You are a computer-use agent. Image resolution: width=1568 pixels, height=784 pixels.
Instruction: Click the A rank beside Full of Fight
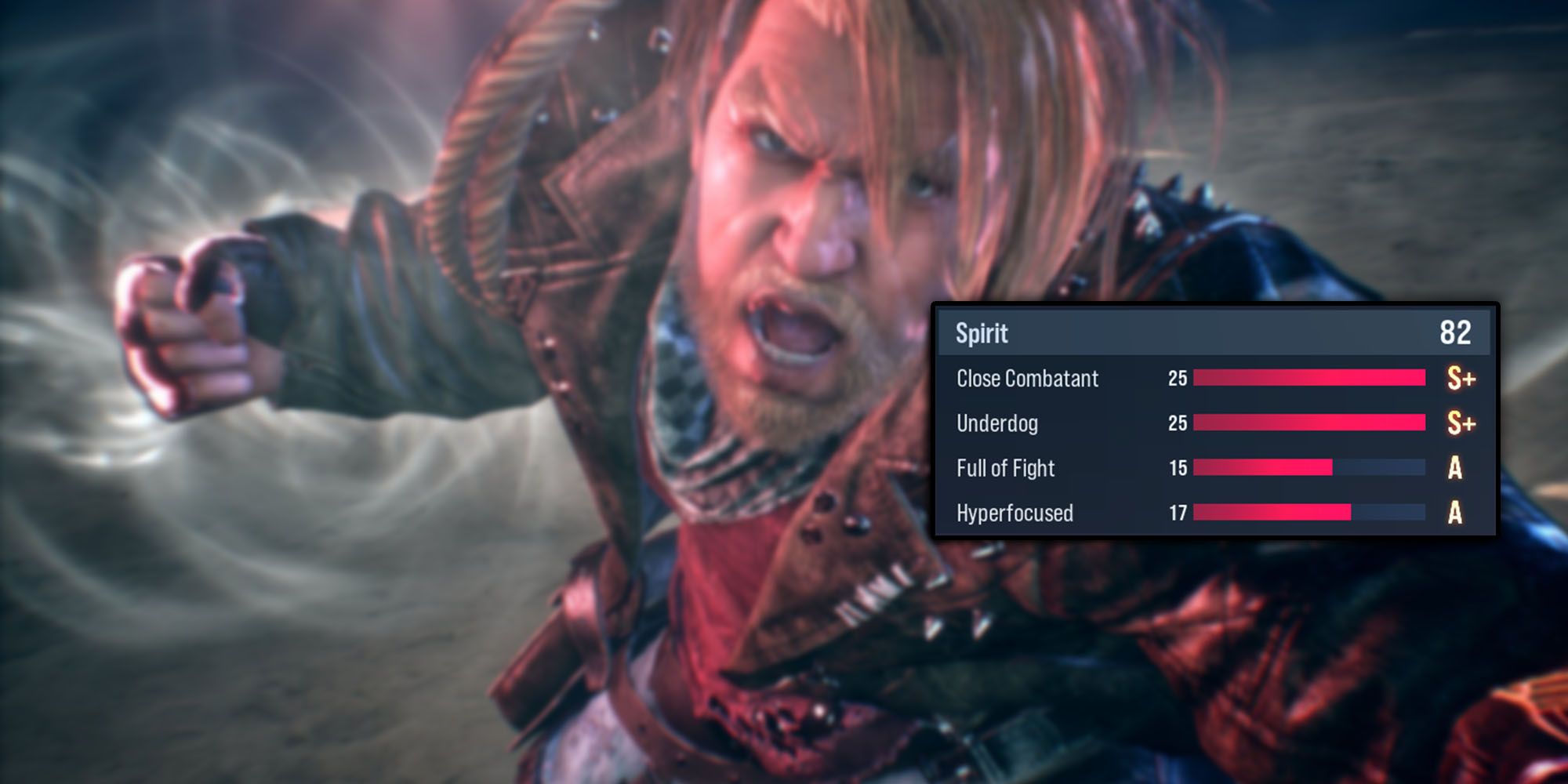1456,468
